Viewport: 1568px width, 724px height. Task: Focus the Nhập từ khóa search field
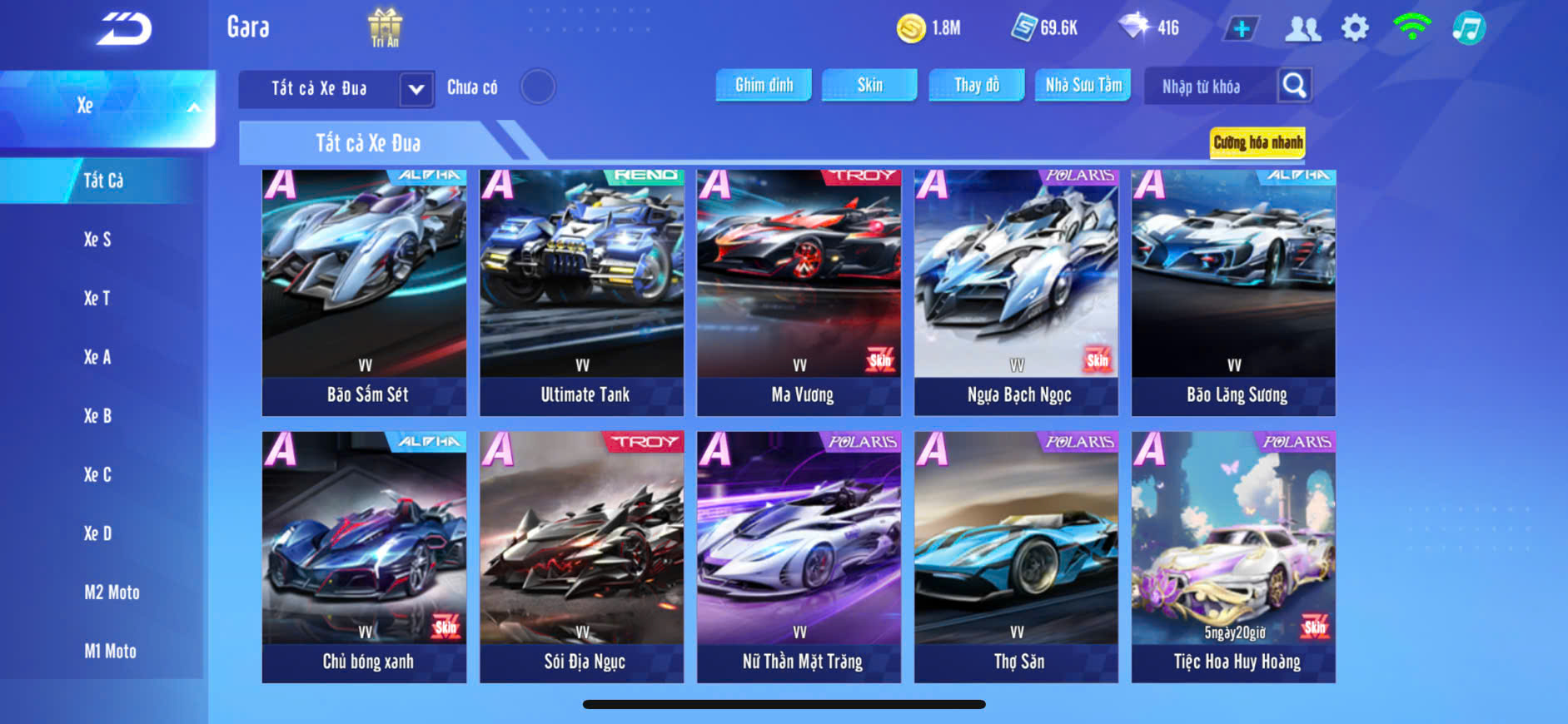coord(1207,87)
